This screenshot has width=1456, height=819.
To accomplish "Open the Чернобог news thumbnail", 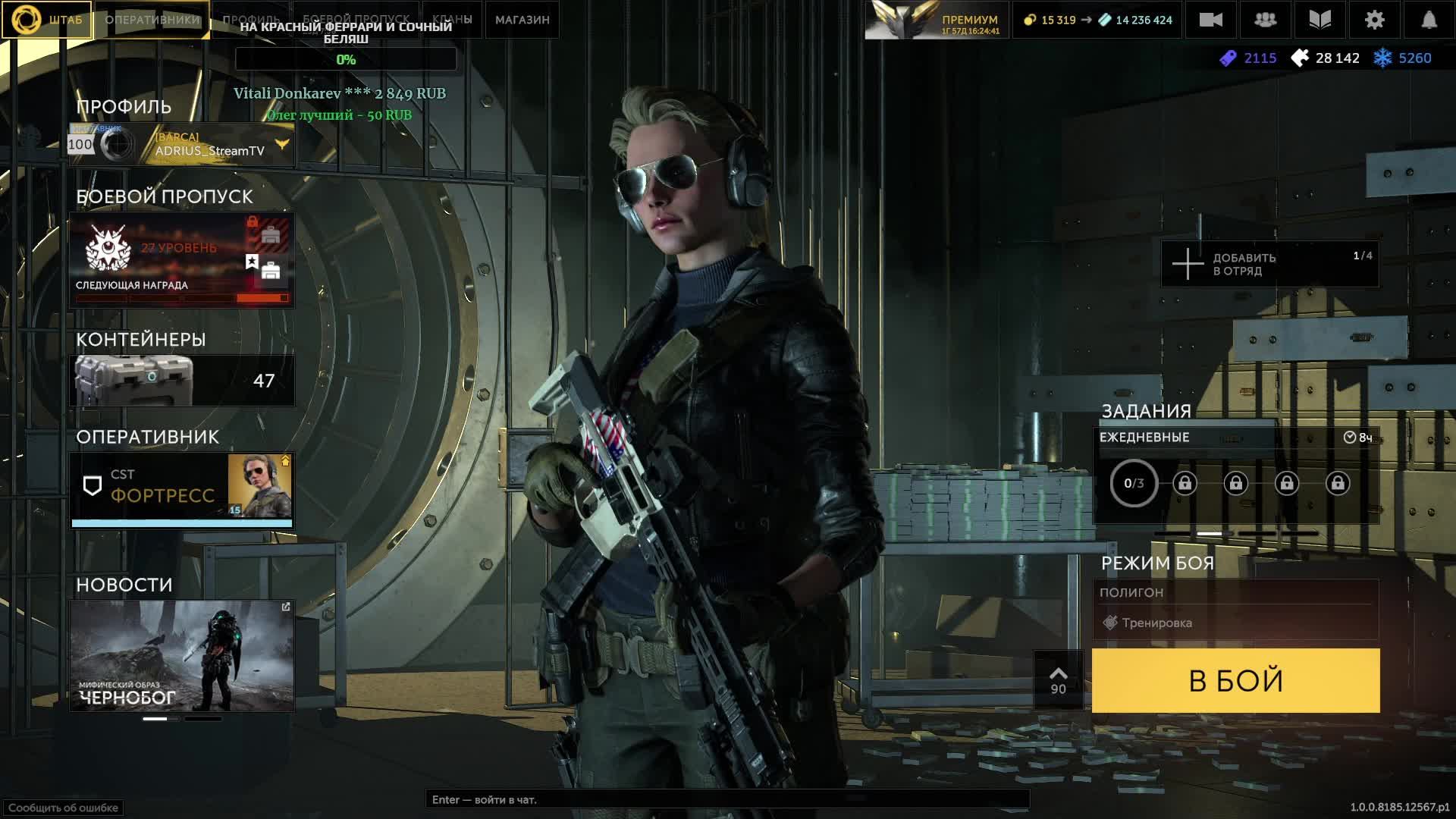I will tap(182, 656).
